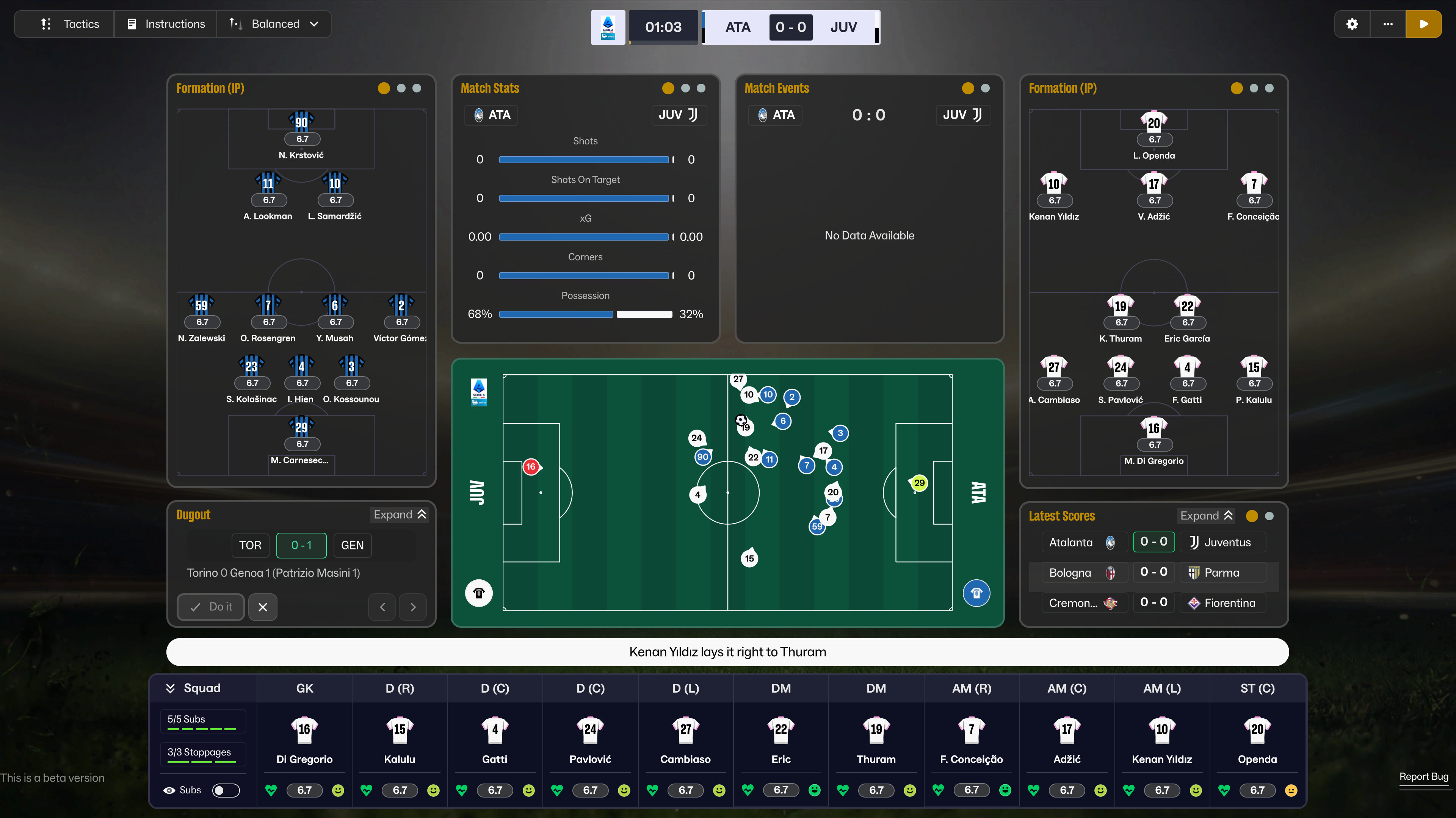The image size is (1456, 818).
Task: Go to the next dugout message
Action: 412,607
